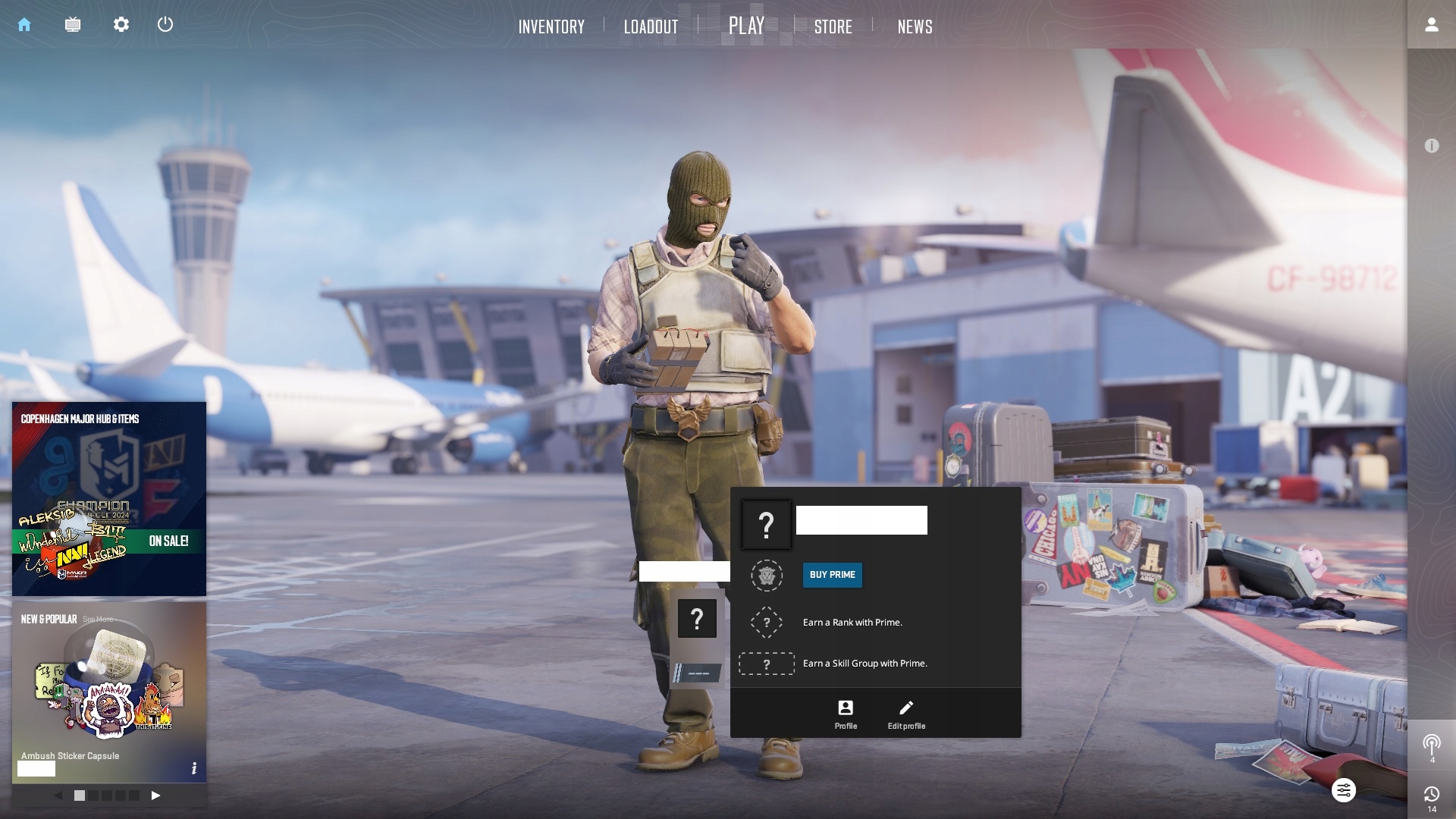Open the broadcast antenna friends icon
The height and width of the screenshot is (819, 1456).
(1431, 745)
